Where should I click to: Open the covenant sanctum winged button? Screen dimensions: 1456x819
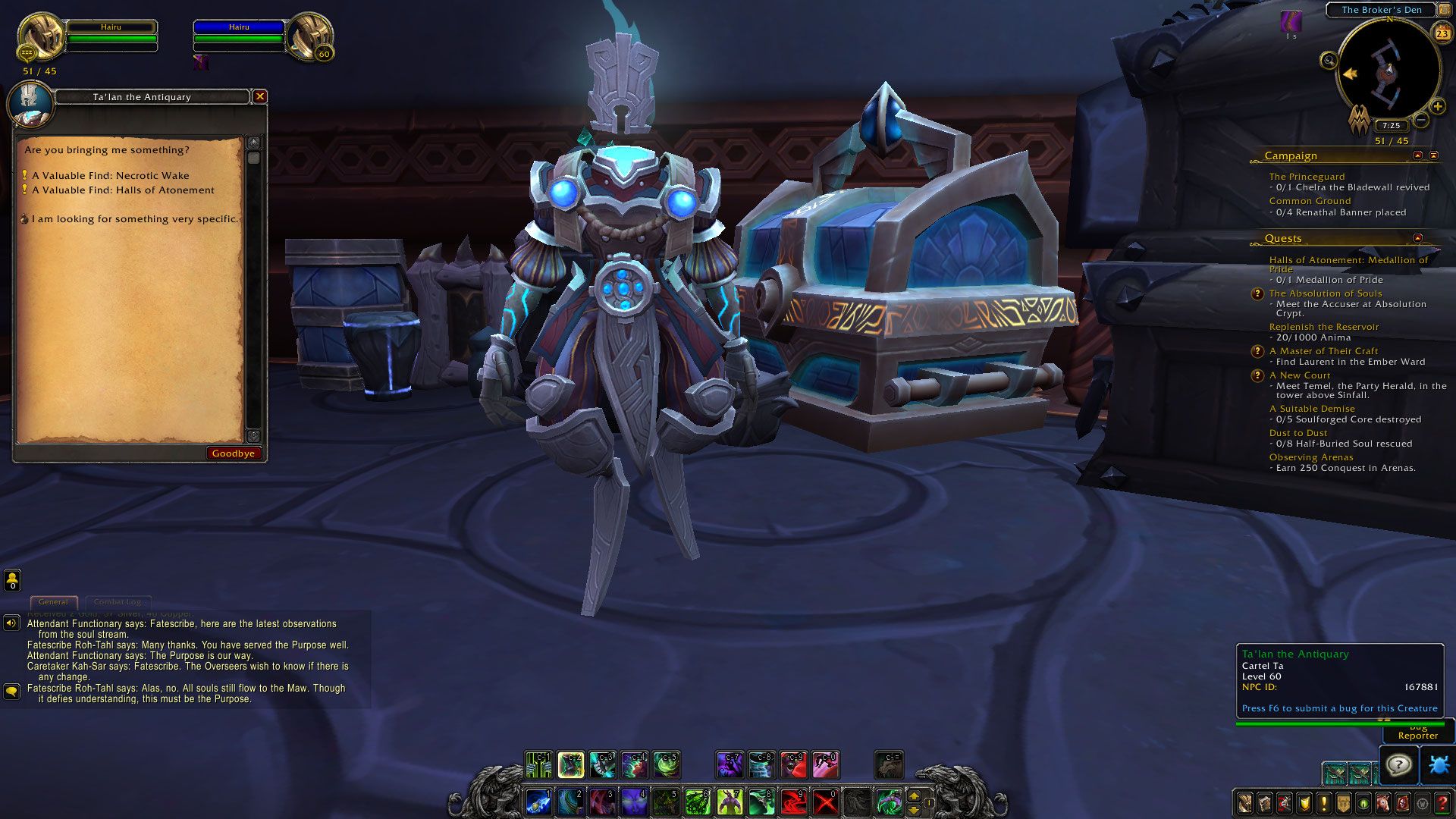[x=1359, y=121]
